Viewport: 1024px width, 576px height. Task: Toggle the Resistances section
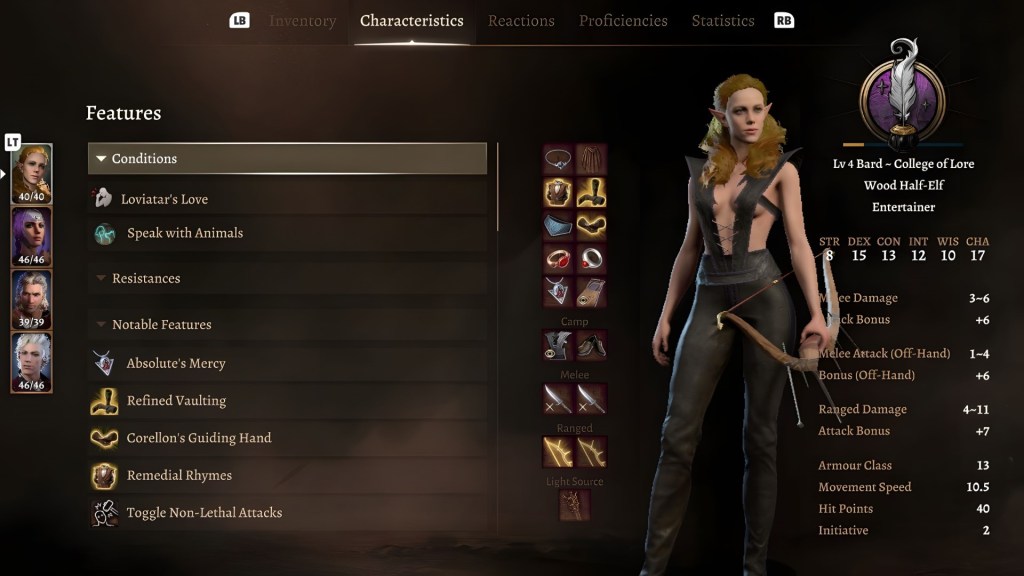(145, 278)
